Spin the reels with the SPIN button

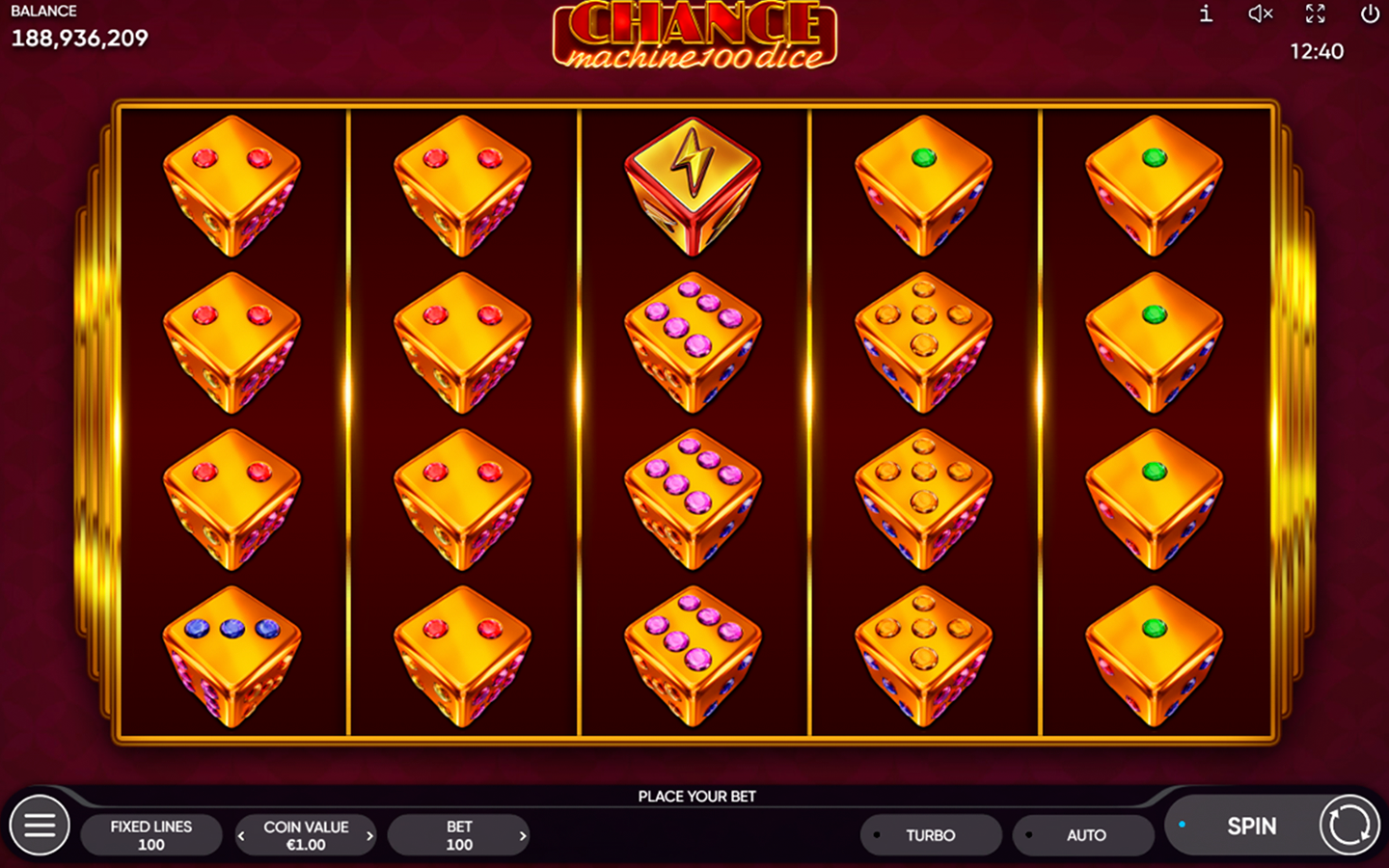(1251, 827)
